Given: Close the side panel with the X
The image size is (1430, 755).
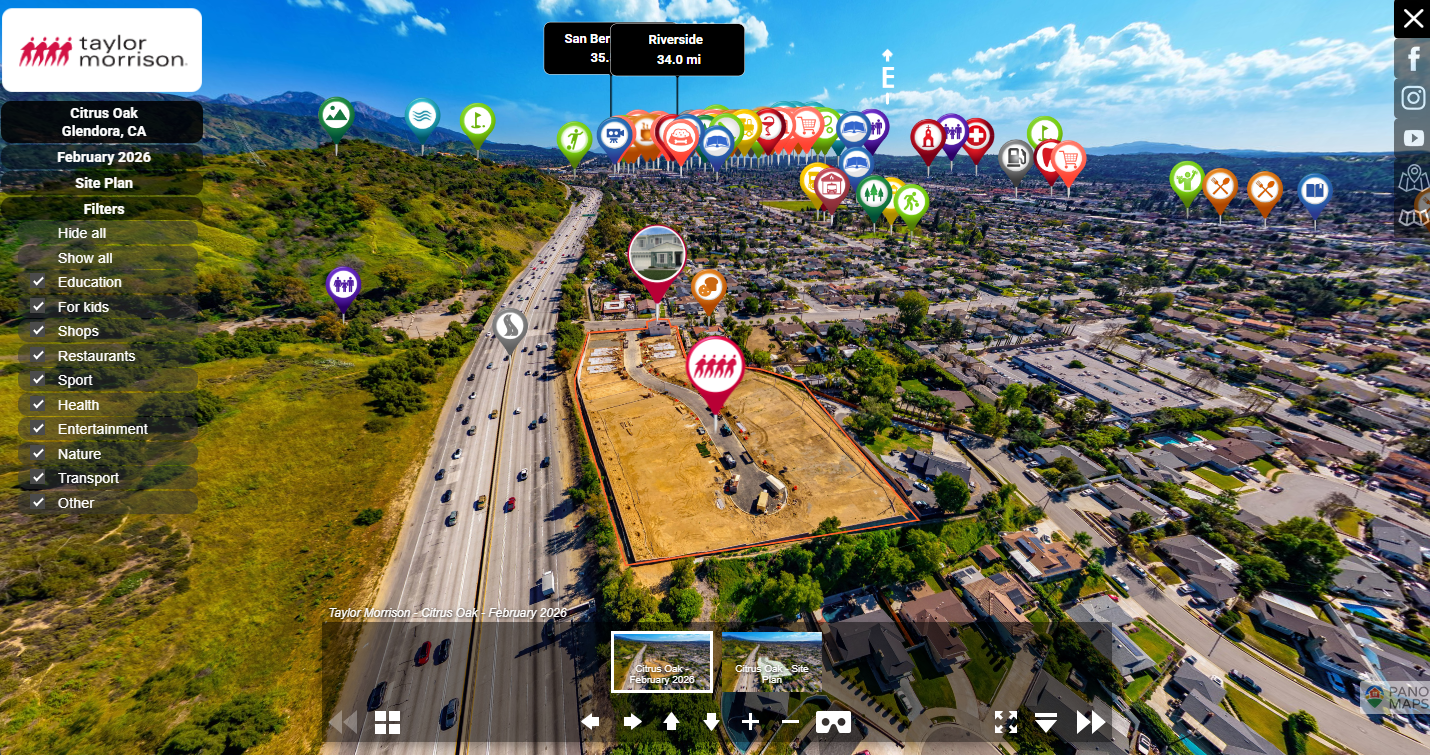Looking at the screenshot, I should point(1412,18).
